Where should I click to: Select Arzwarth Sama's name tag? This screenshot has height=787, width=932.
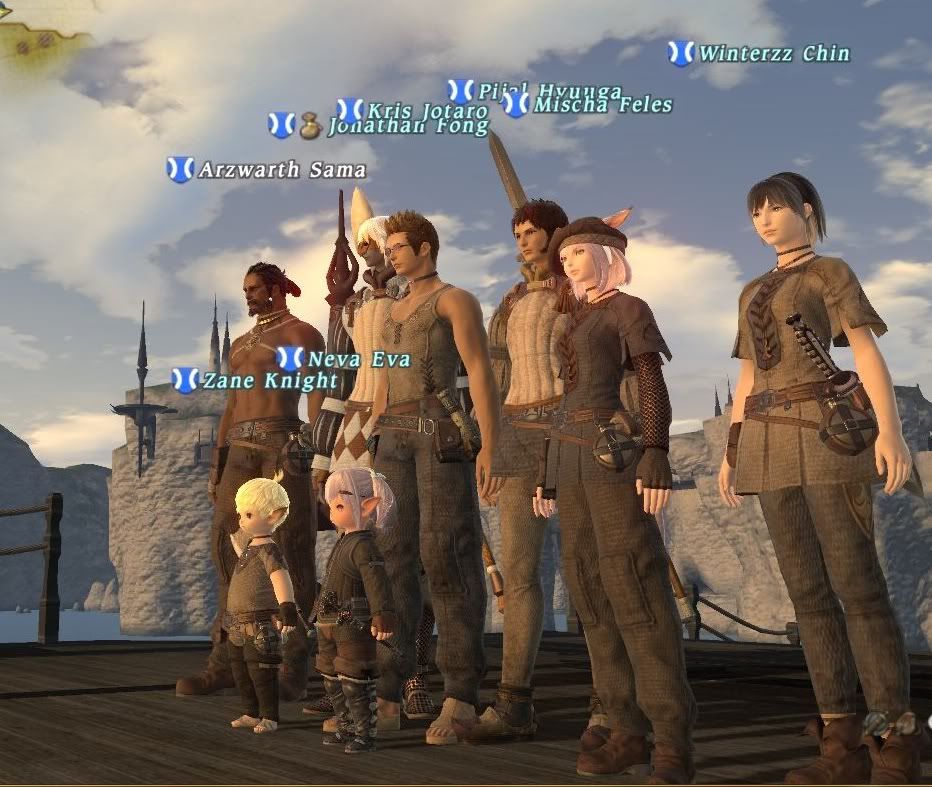(281, 170)
